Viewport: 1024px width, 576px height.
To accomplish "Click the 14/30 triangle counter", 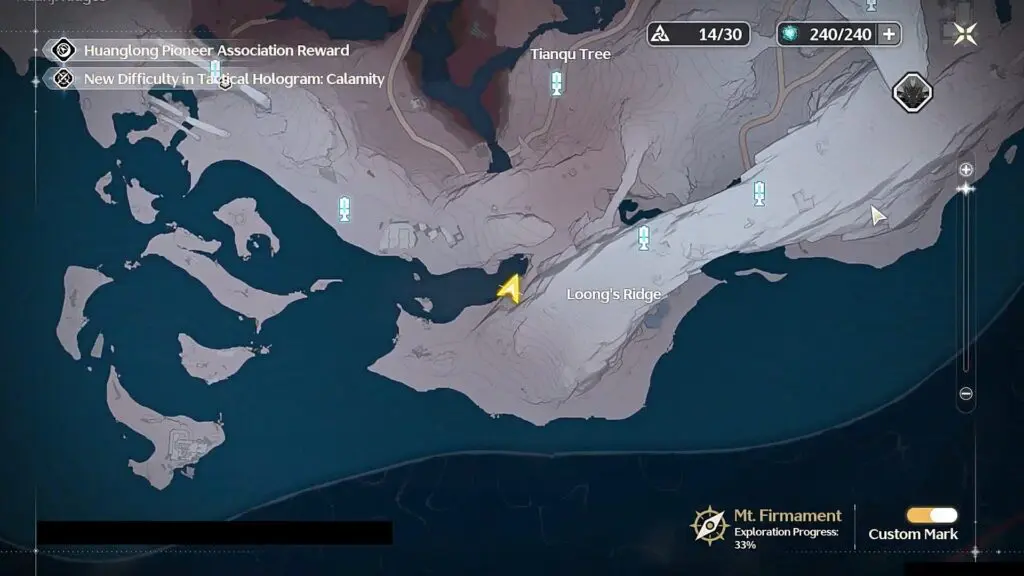I will 698,34.
